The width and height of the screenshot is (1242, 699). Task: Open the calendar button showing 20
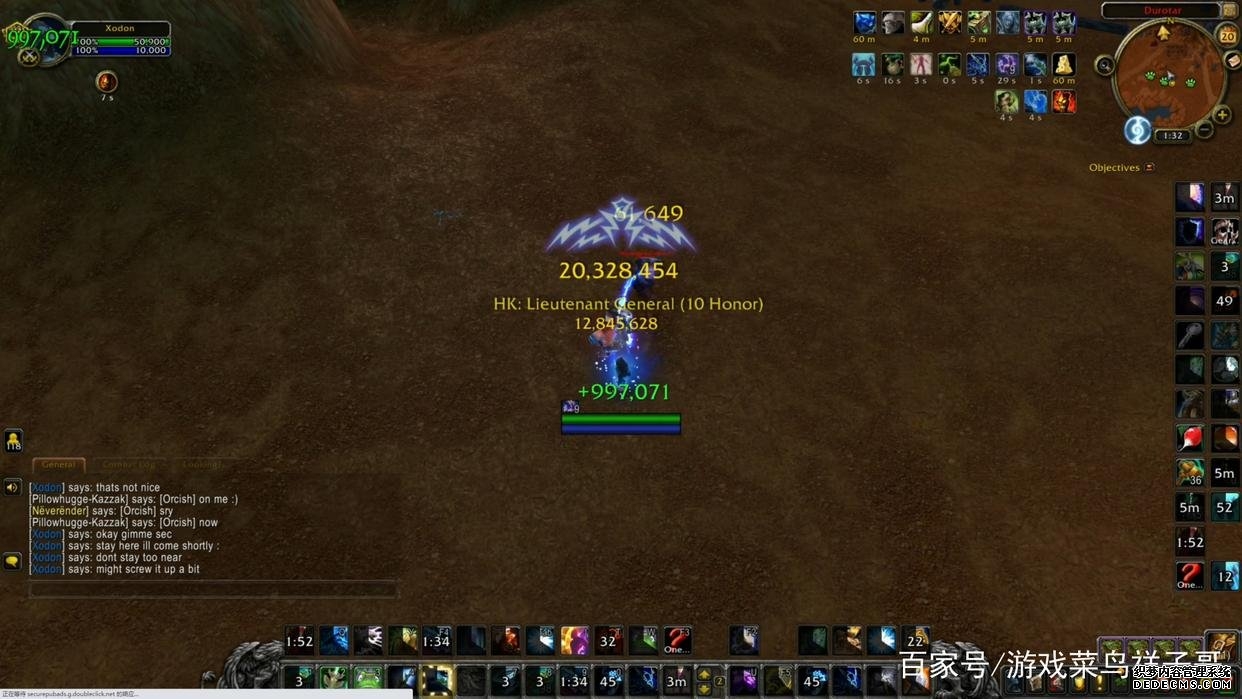(x=1228, y=36)
